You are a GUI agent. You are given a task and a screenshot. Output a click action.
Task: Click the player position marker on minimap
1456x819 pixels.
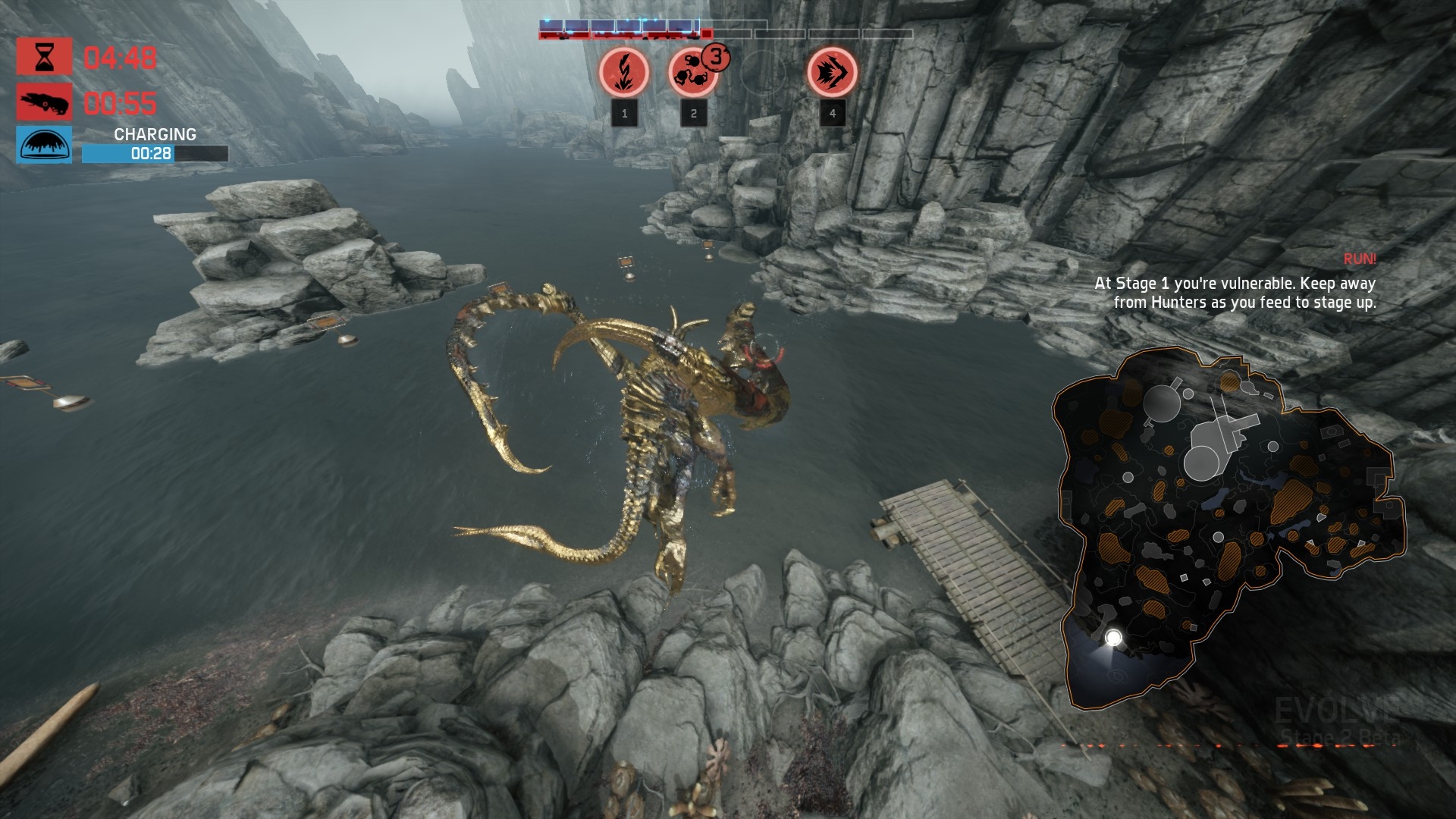(x=1113, y=638)
